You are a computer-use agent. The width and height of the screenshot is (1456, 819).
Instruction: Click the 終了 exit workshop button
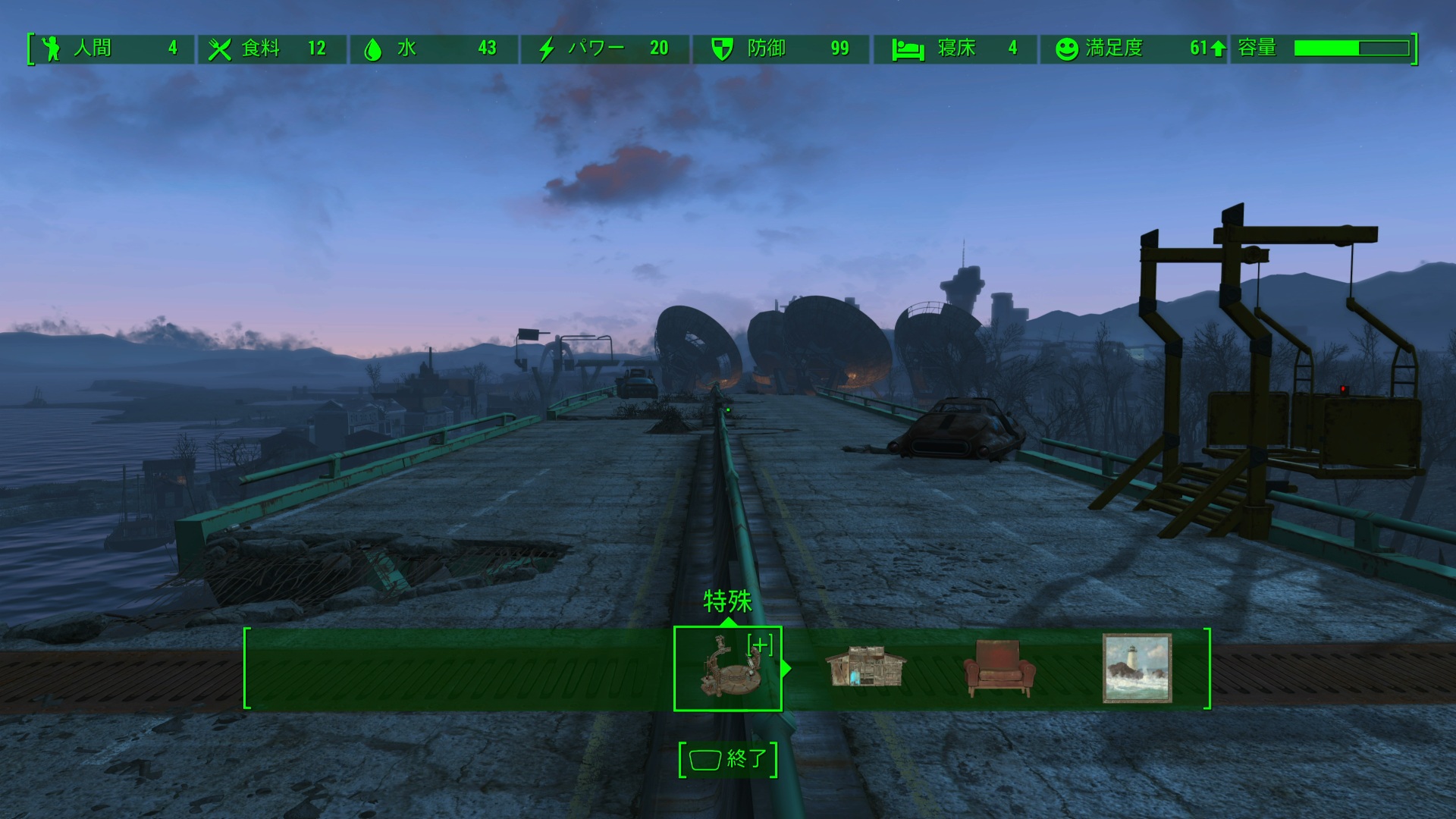(x=728, y=759)
